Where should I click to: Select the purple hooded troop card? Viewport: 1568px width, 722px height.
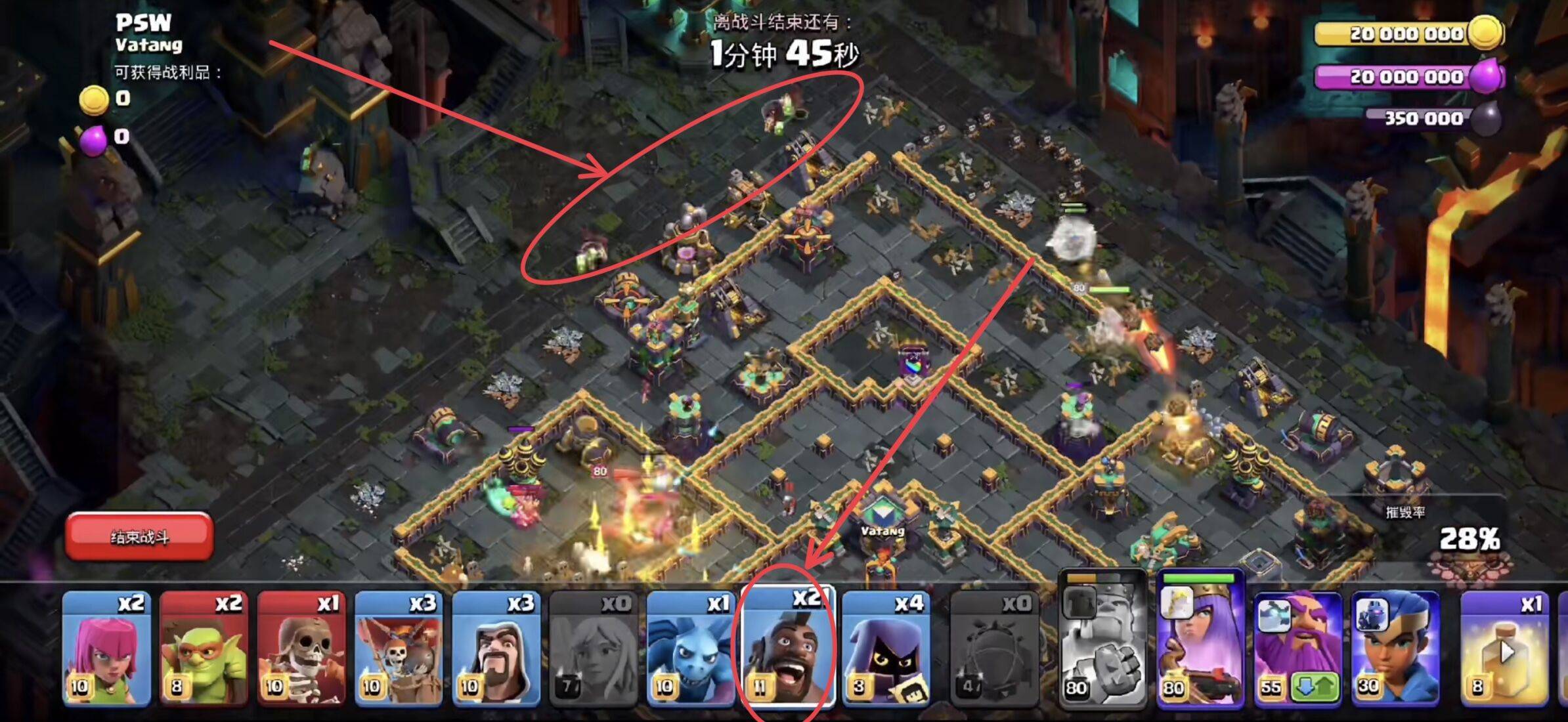[885, 648]
